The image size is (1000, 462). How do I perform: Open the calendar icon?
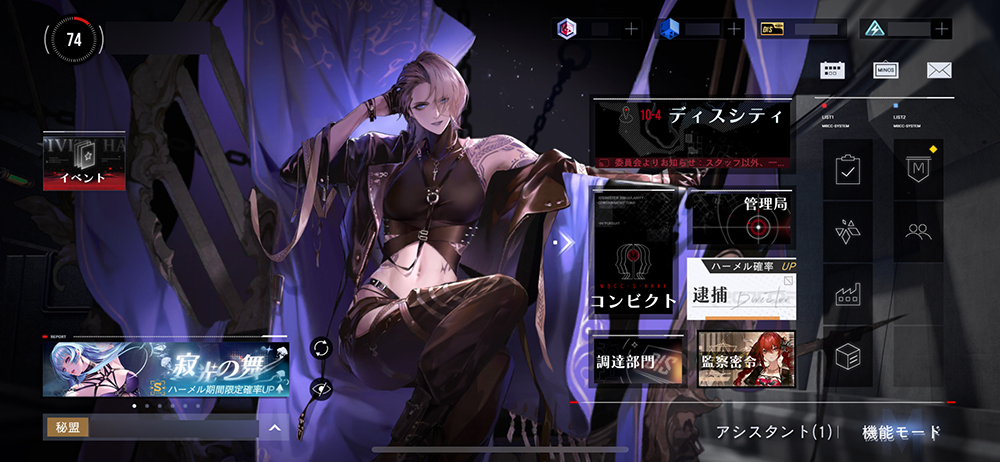pos(833,70)
